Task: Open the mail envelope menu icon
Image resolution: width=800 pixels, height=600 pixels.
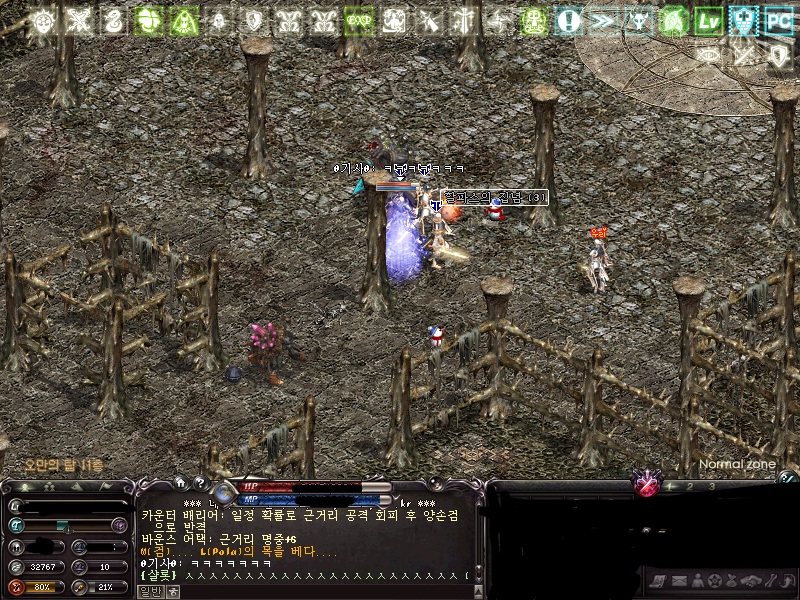Action: [x=678, y=581]
